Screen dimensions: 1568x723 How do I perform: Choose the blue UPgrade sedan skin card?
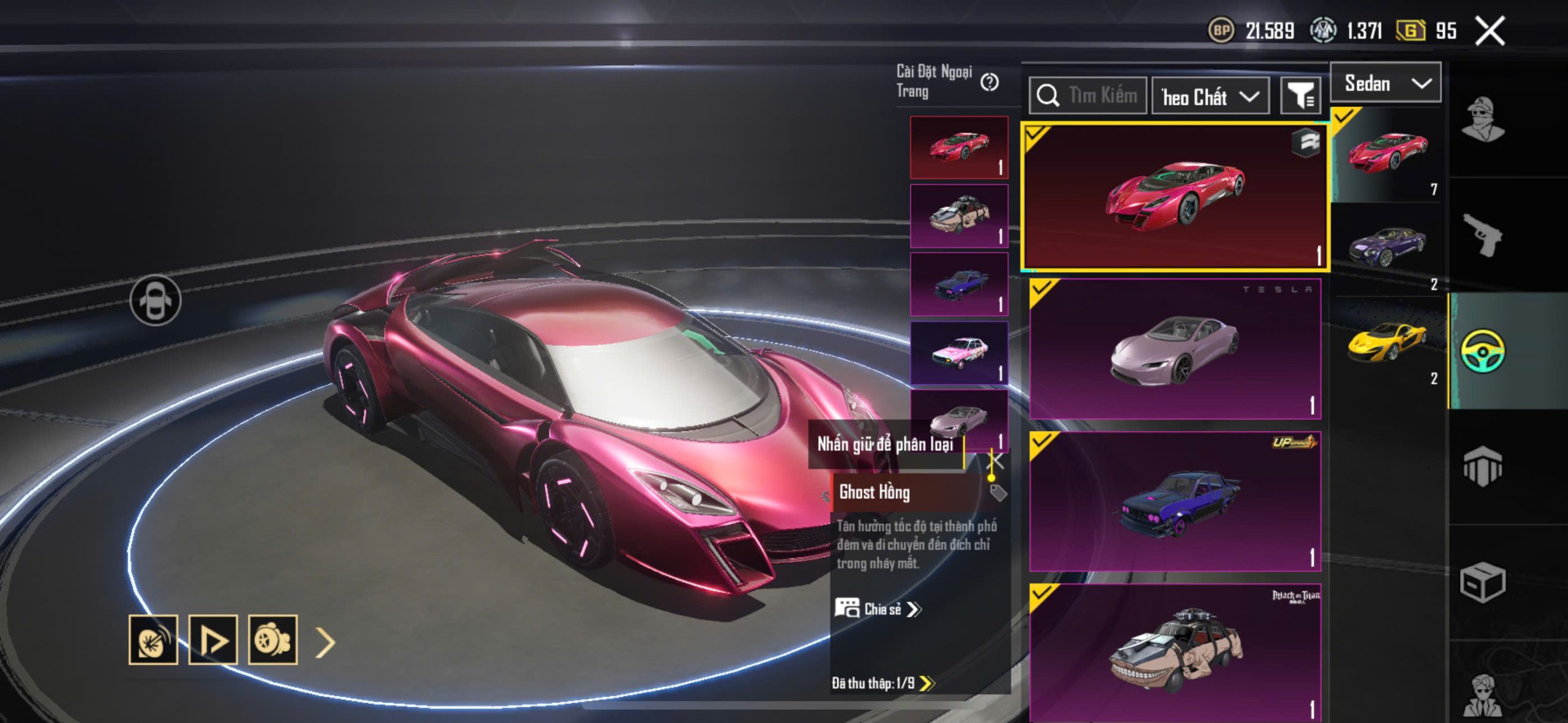point(1175,502)
